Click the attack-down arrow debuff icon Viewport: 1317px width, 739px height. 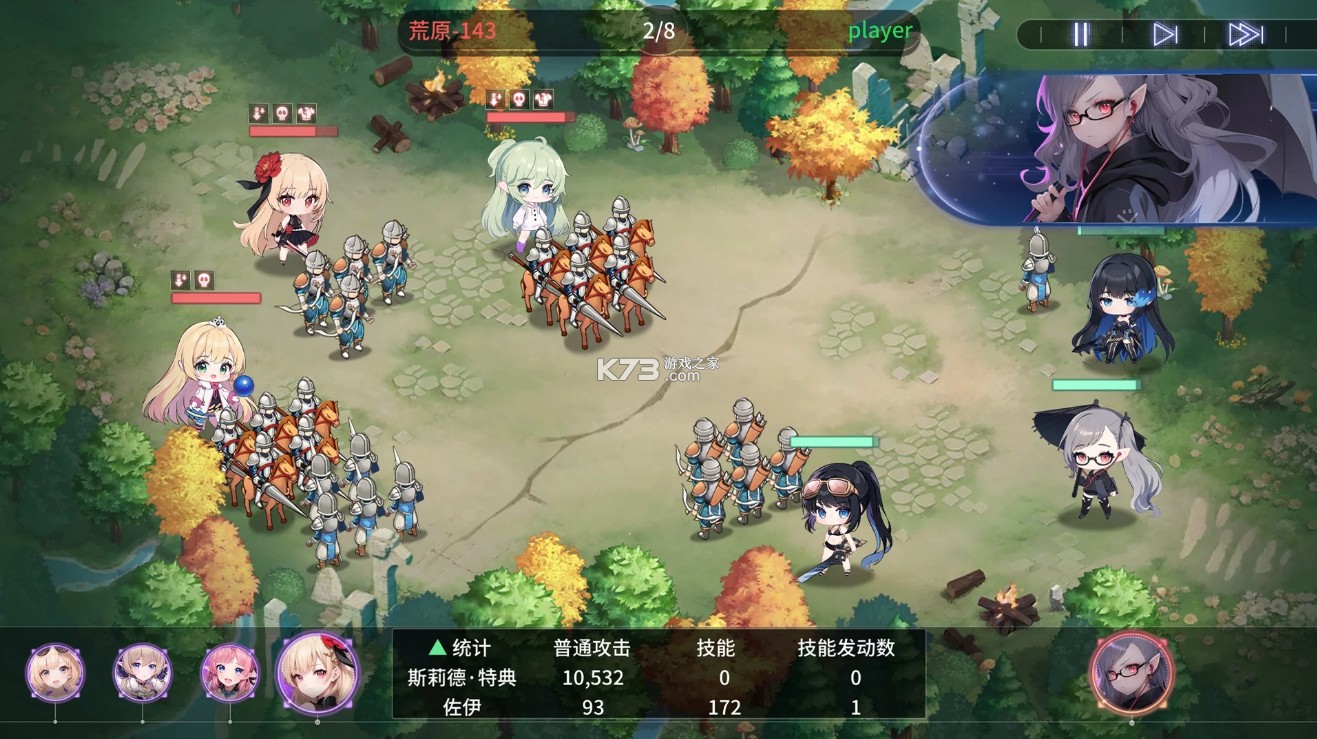pyautogui.click(x=257, y=113)
